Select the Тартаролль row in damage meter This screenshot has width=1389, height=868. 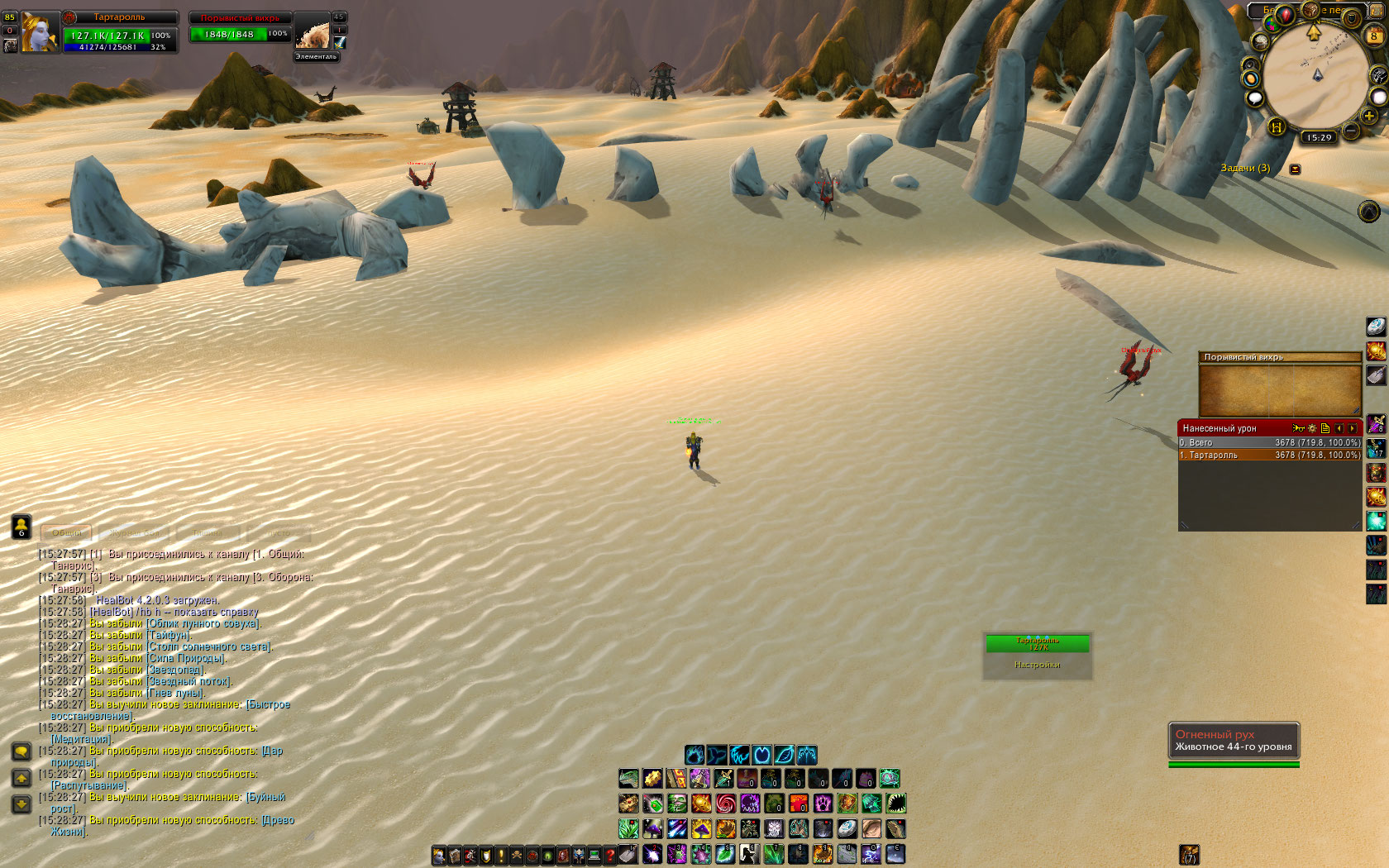click(1269, 455)
